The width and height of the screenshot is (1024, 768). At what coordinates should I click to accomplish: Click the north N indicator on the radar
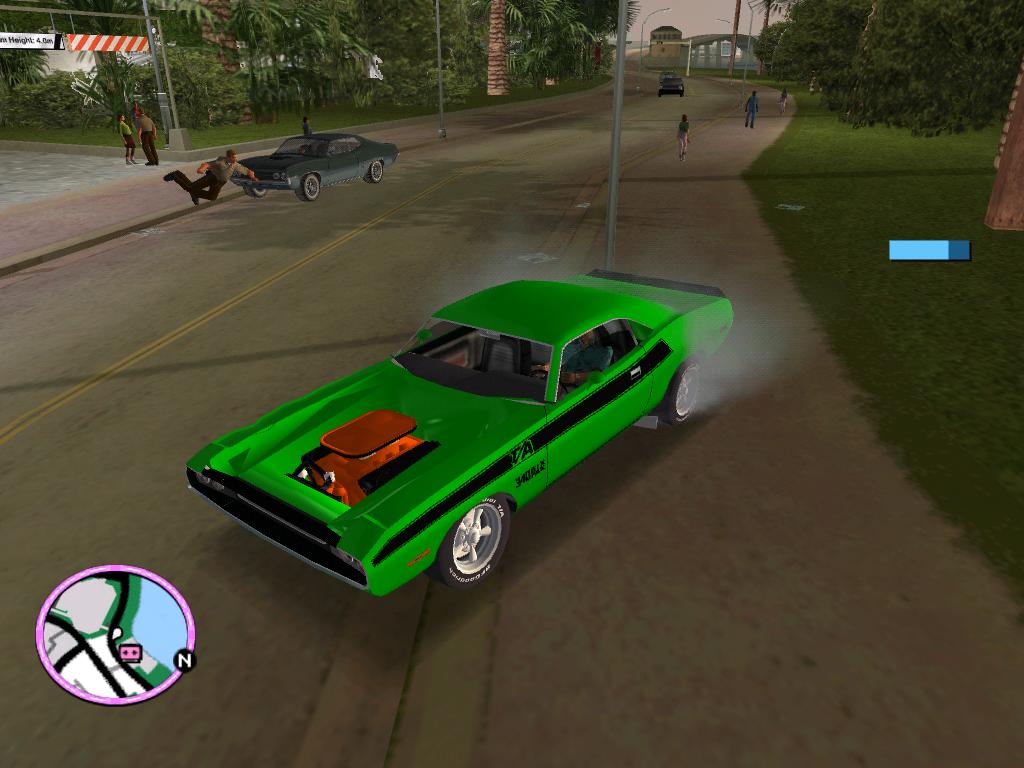(x=184, y=660)
